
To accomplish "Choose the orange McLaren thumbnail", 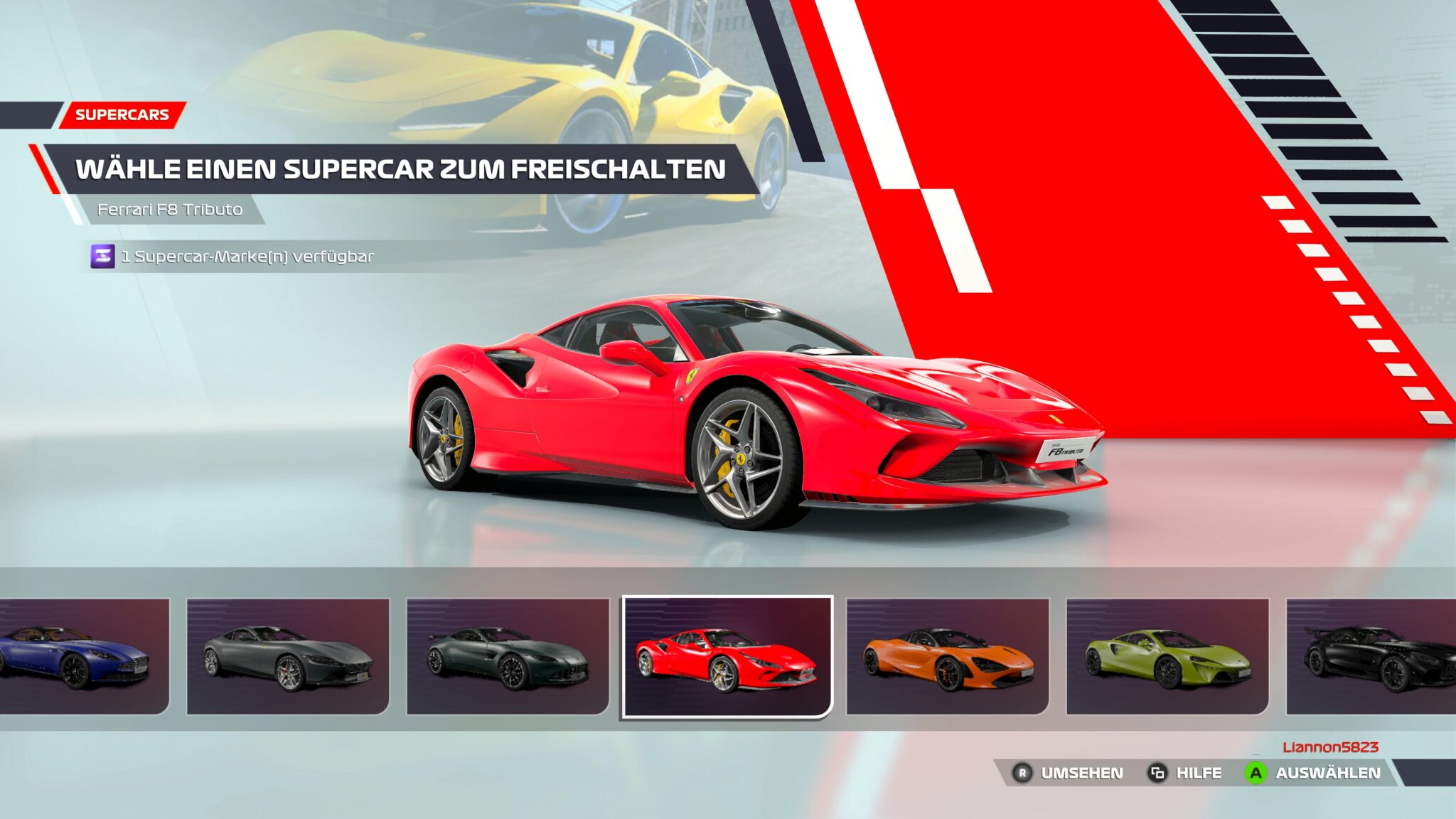I will coord(947,656).
